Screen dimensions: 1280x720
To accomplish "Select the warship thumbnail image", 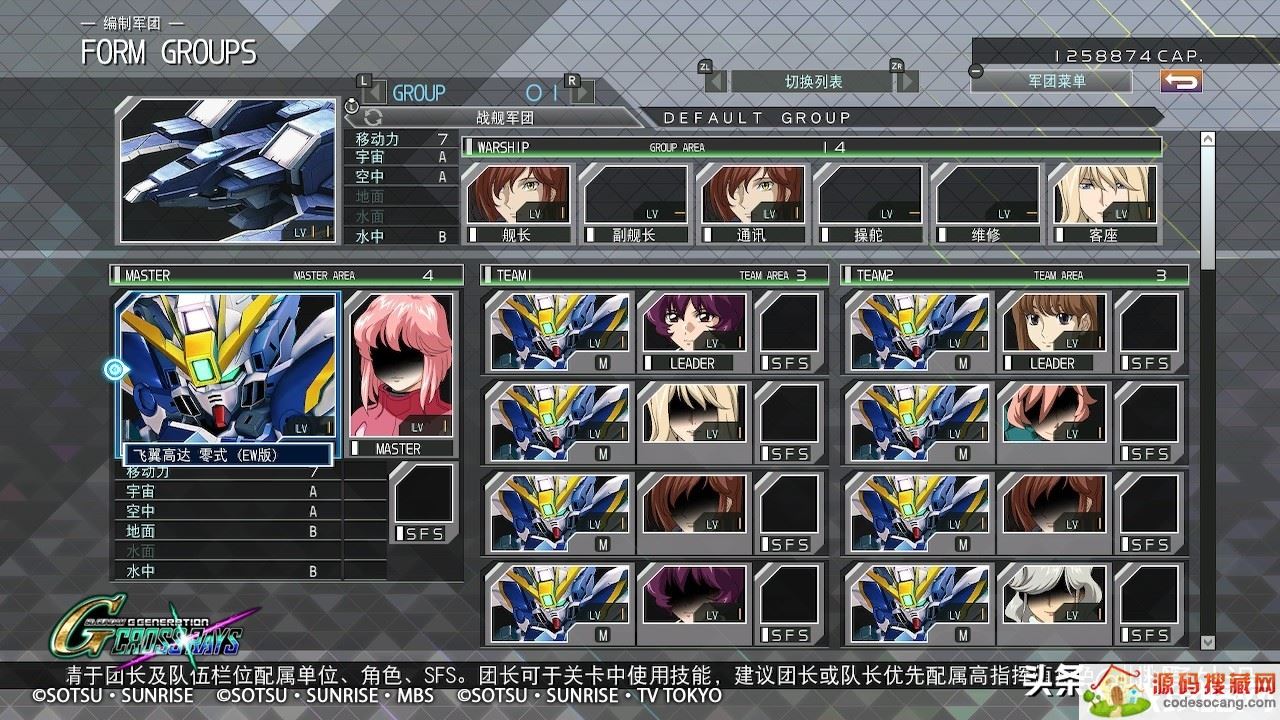I will (x=228, y=170).
